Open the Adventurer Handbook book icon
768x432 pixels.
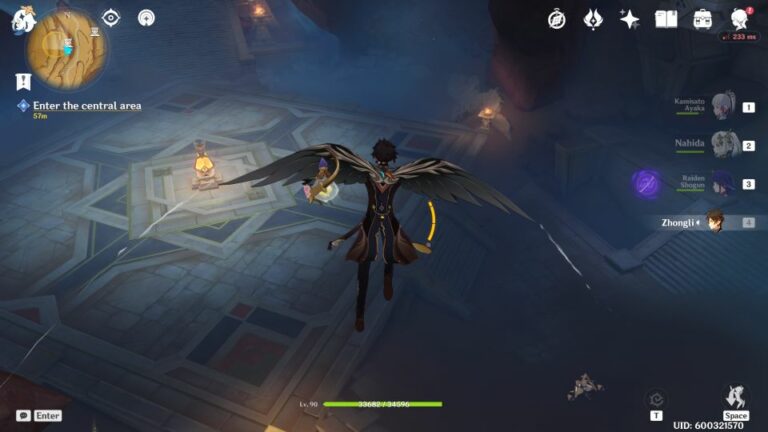(x=666, y=19)
